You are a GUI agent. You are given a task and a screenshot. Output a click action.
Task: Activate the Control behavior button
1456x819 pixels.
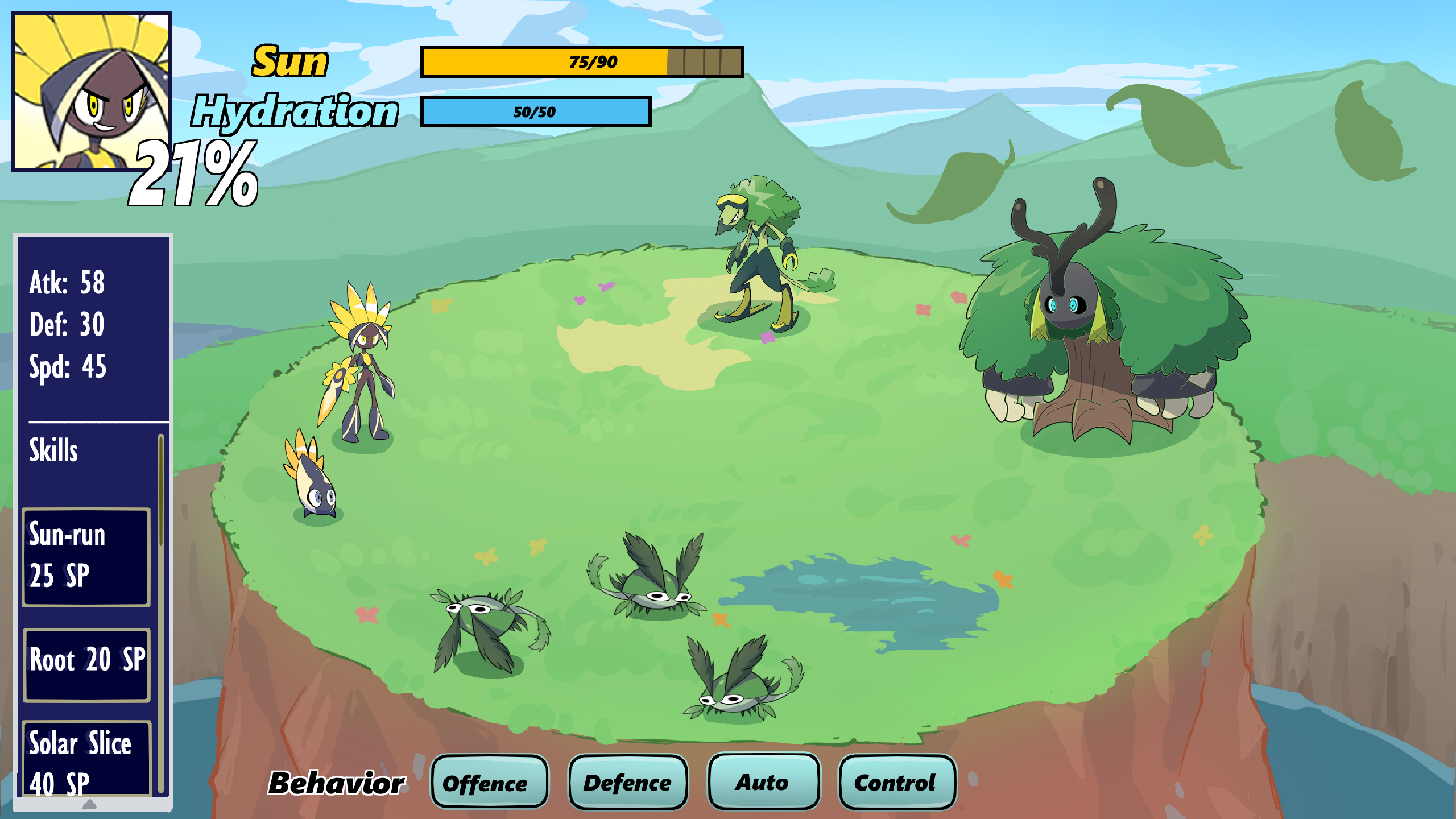coord(897,782)
